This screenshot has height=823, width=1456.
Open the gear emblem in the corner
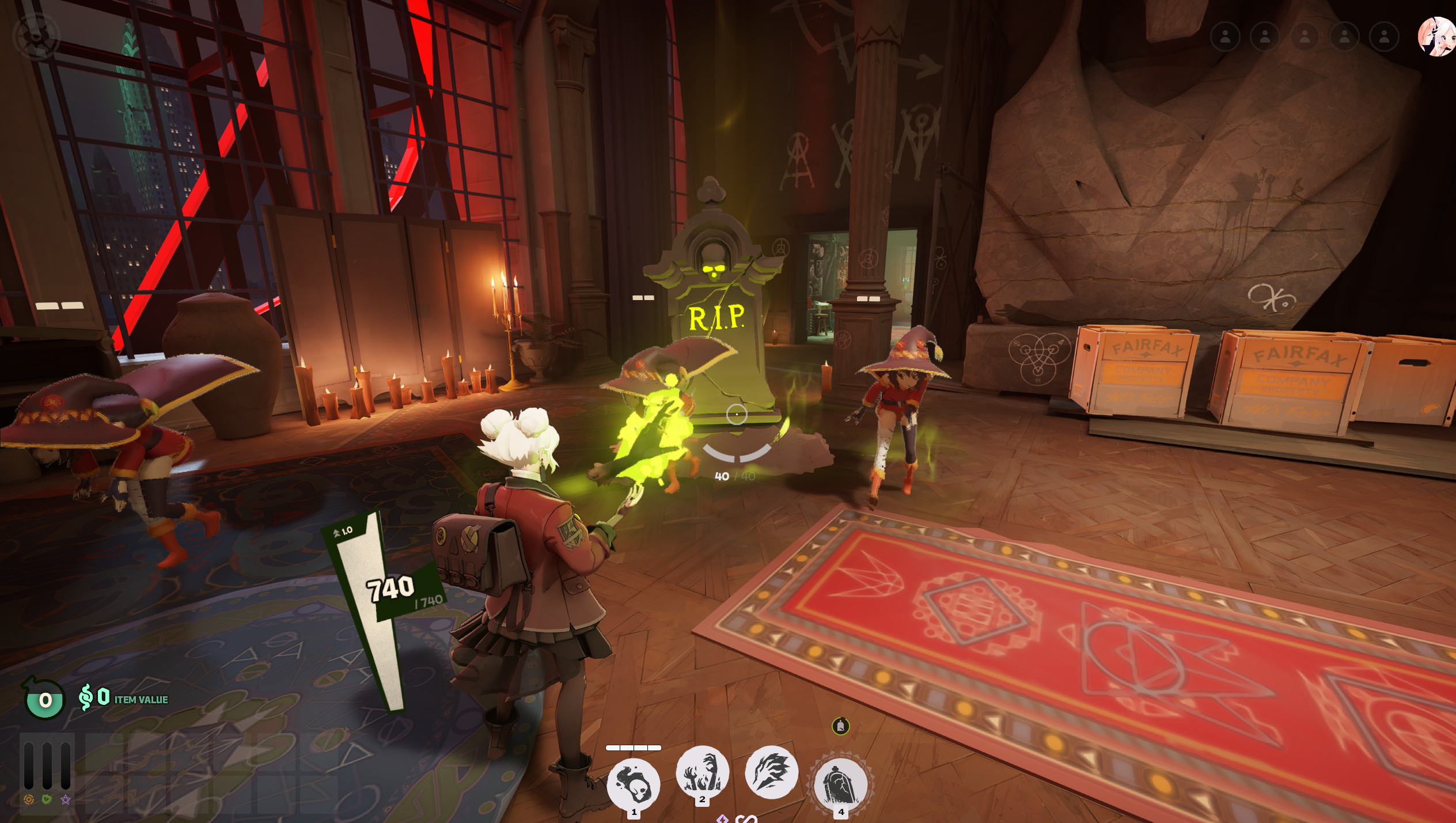tap(36, 36)
